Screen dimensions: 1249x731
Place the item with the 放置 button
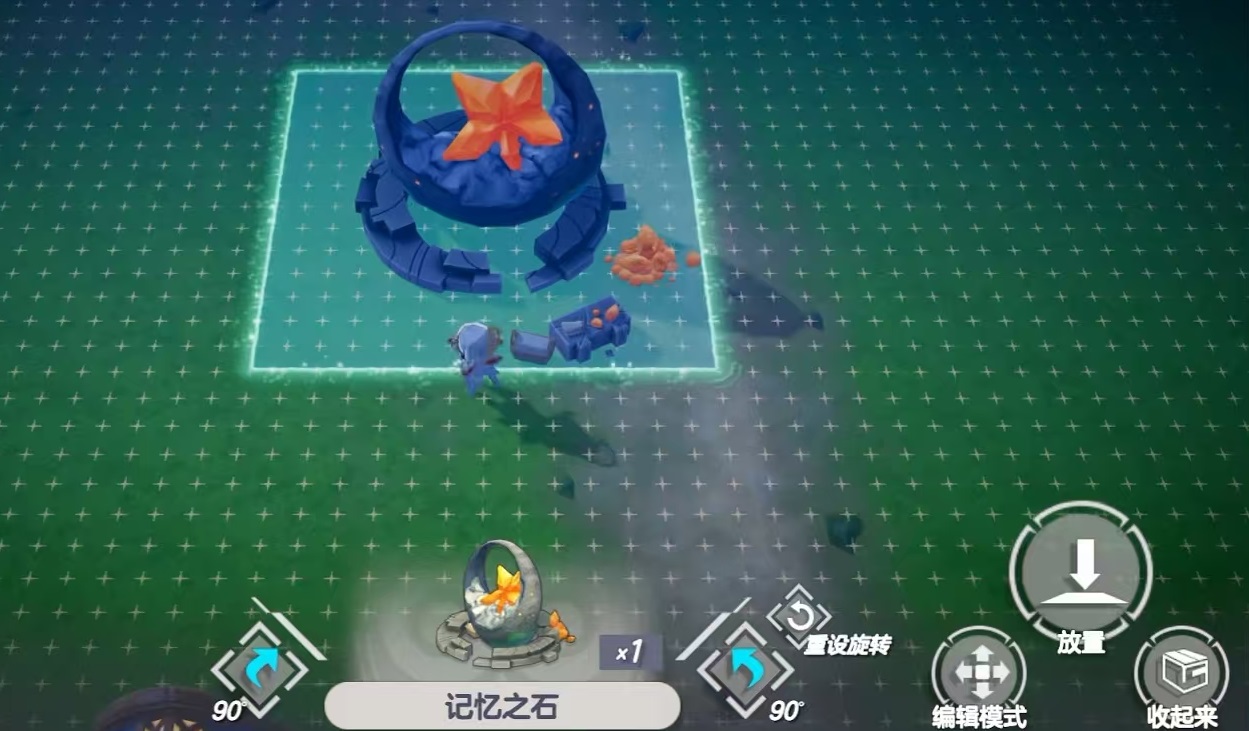[1080, 574]
